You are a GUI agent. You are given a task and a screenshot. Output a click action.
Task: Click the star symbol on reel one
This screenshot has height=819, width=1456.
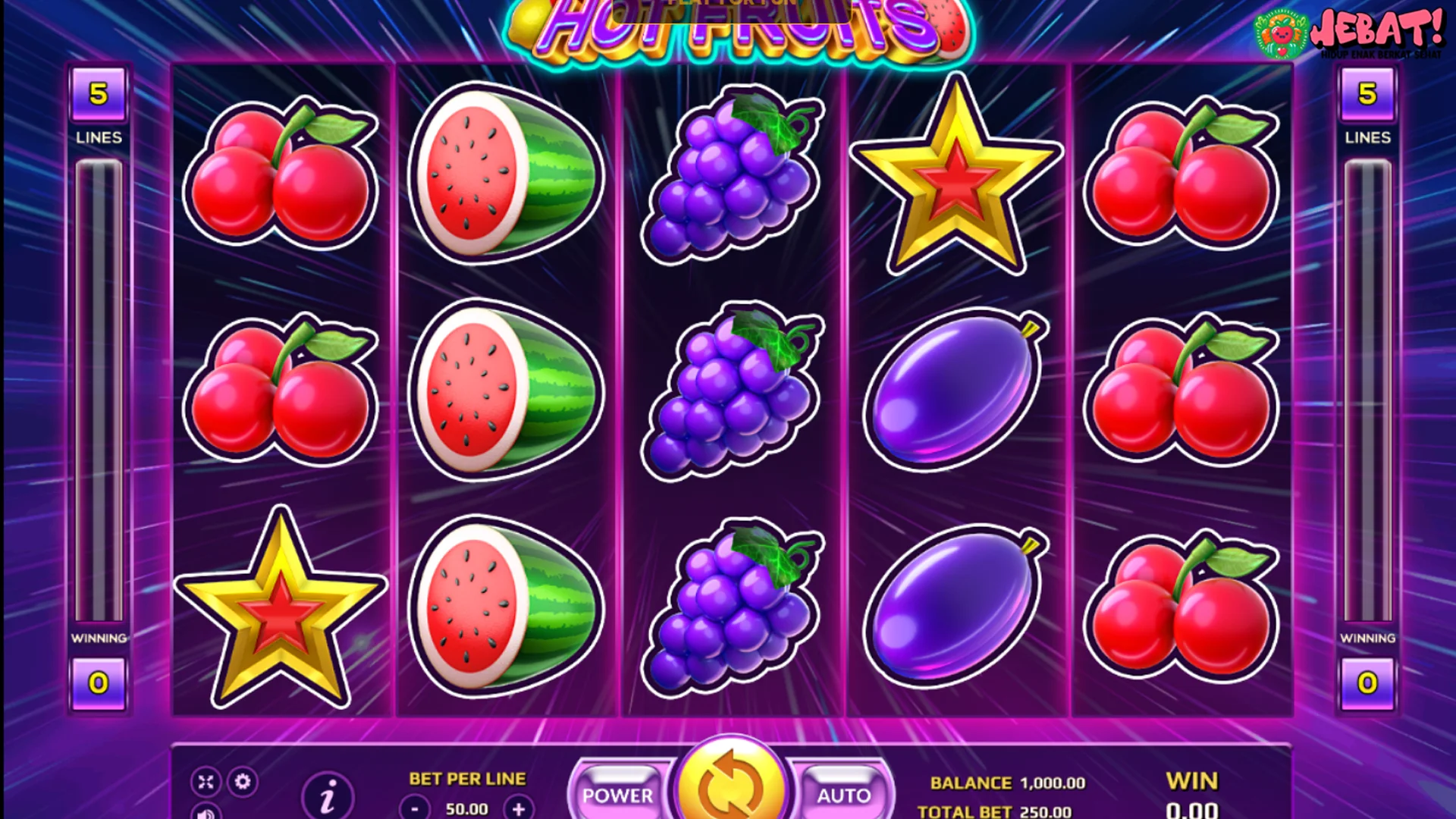281,607
